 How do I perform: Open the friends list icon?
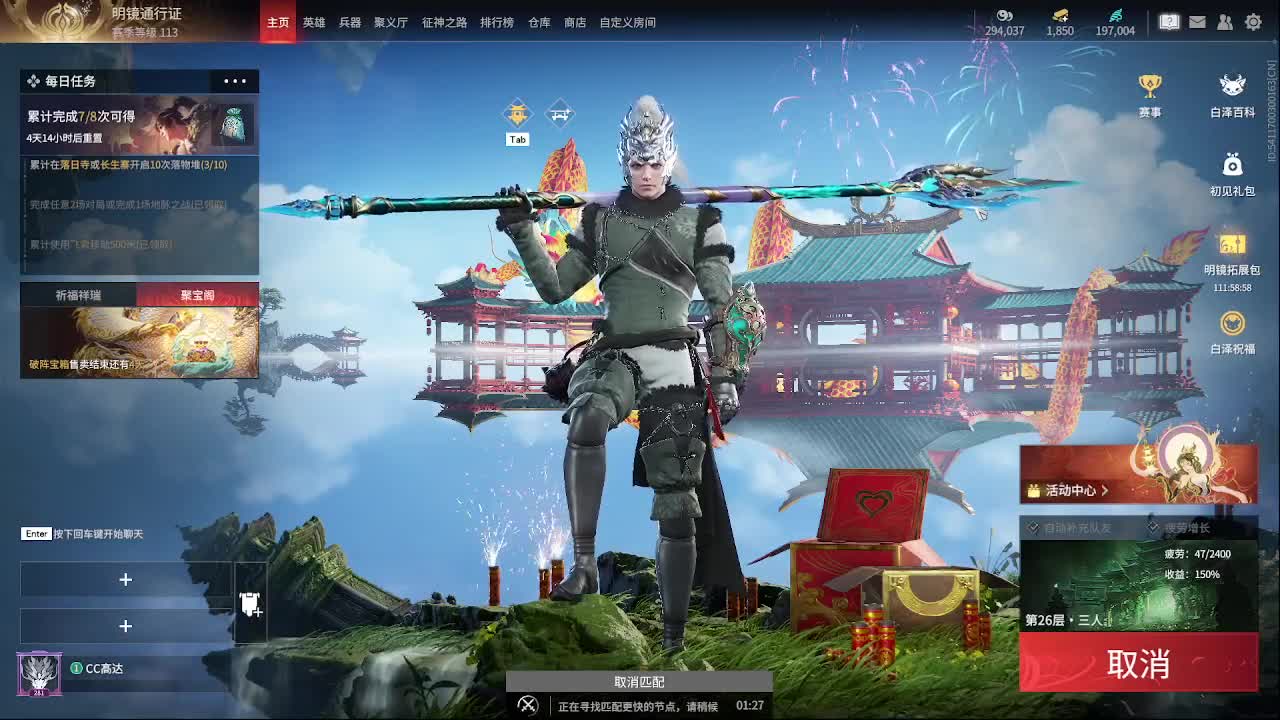[x=1225, y=20]
